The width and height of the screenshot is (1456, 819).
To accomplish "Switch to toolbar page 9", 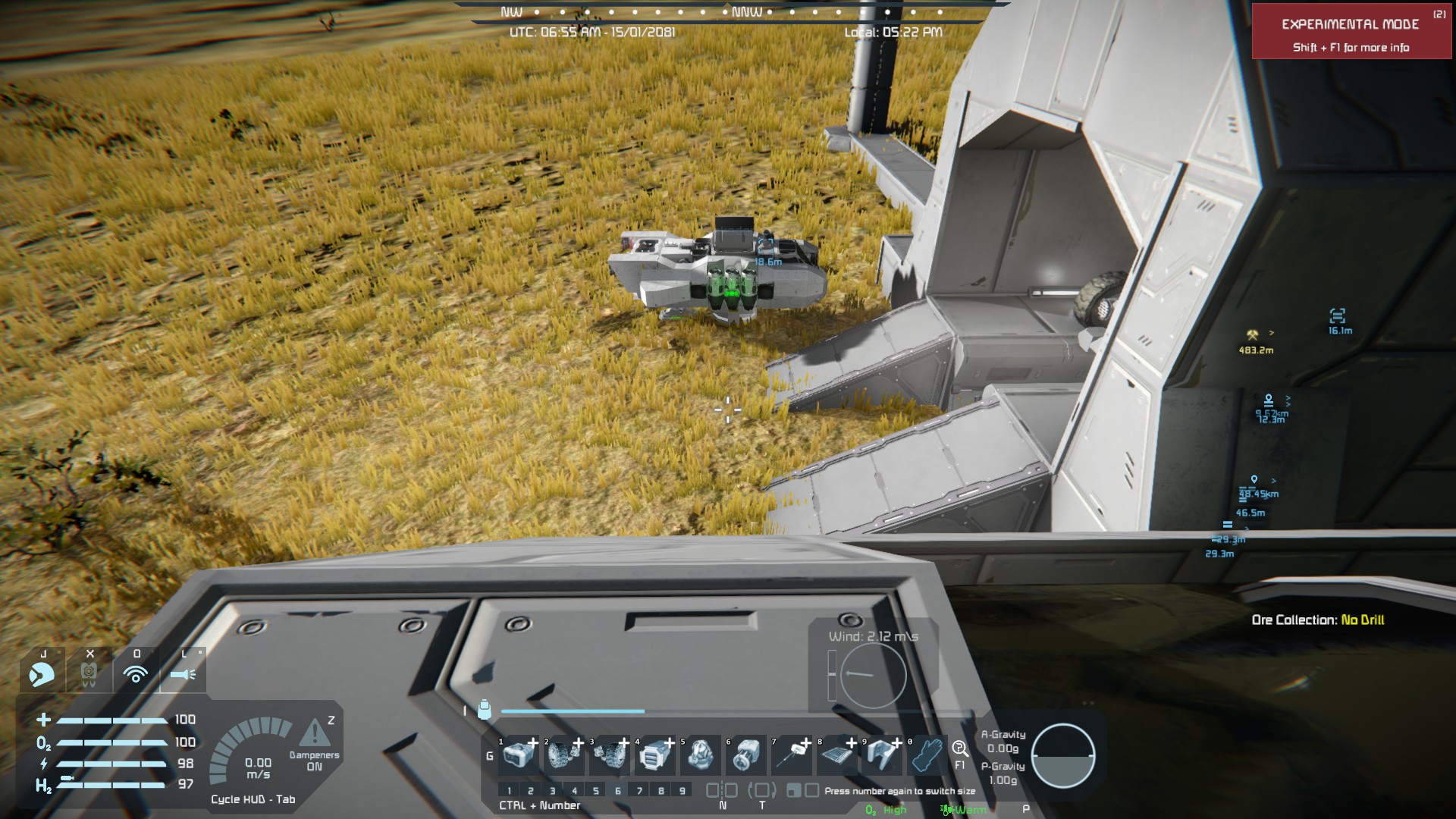I will pyautogui.click(x=682, y=790).
